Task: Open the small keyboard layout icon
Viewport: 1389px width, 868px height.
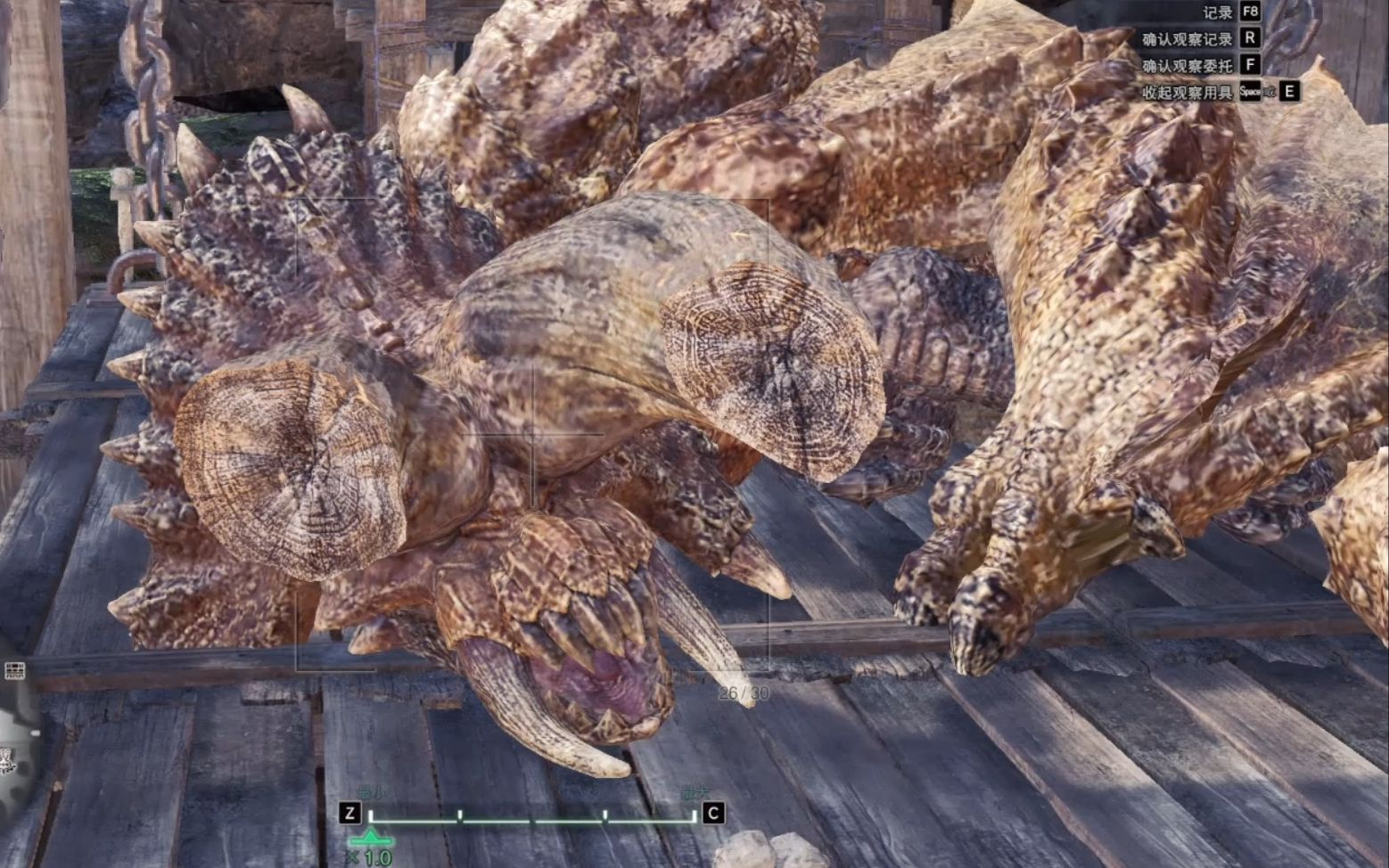Action: (14, 670)
